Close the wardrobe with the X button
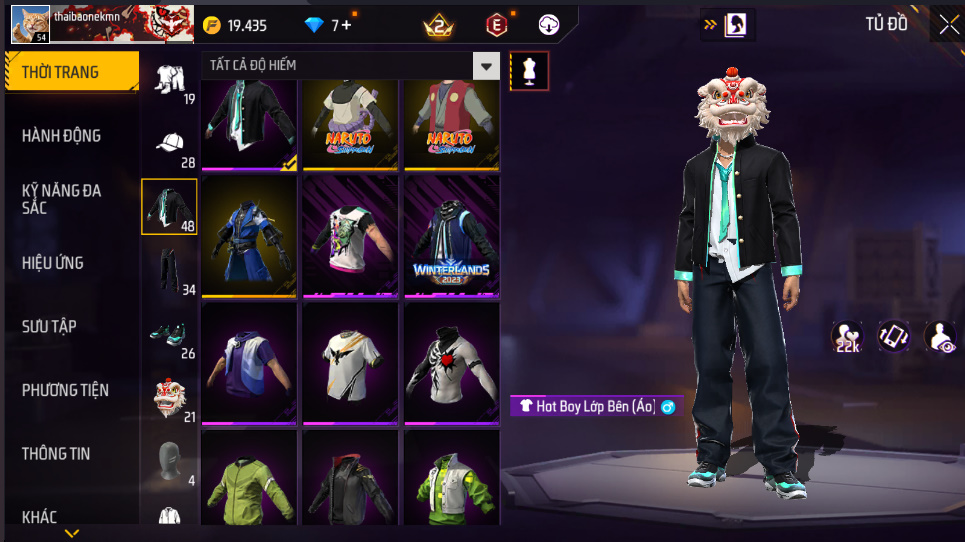 [x=947, y=26]
